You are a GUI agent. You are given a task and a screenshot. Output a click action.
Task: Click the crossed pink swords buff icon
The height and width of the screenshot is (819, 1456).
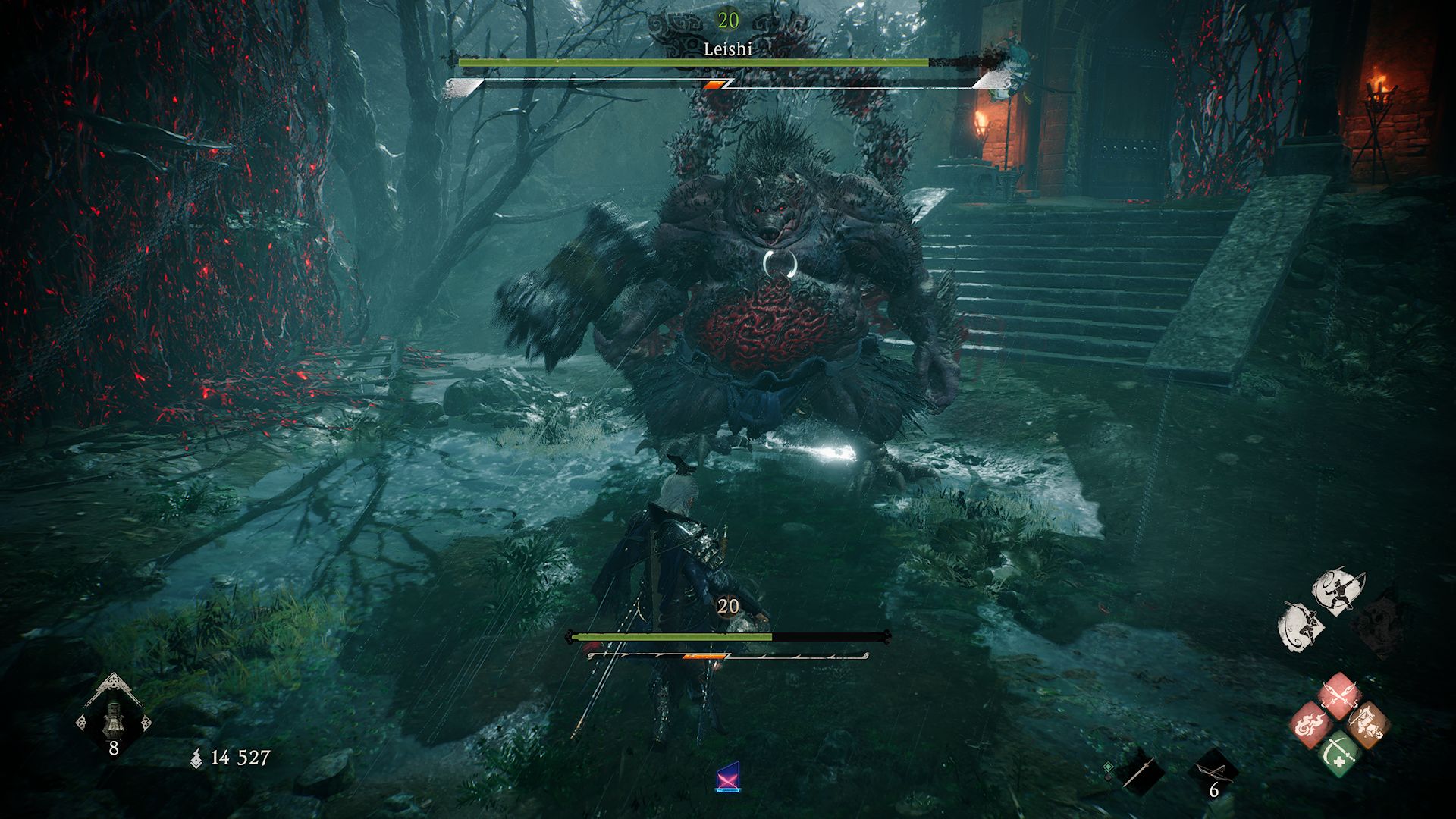pyautogui.click(x=727, y=778)
